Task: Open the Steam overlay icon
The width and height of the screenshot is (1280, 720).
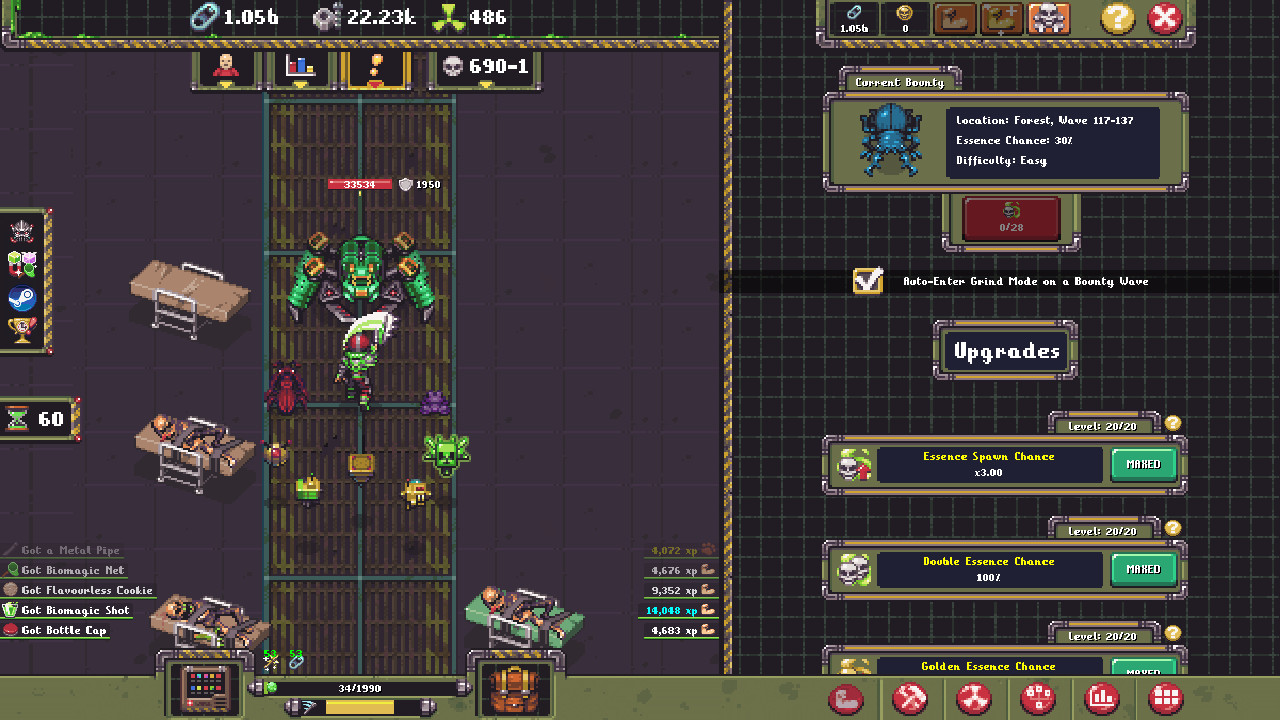Action: [21, 297]
